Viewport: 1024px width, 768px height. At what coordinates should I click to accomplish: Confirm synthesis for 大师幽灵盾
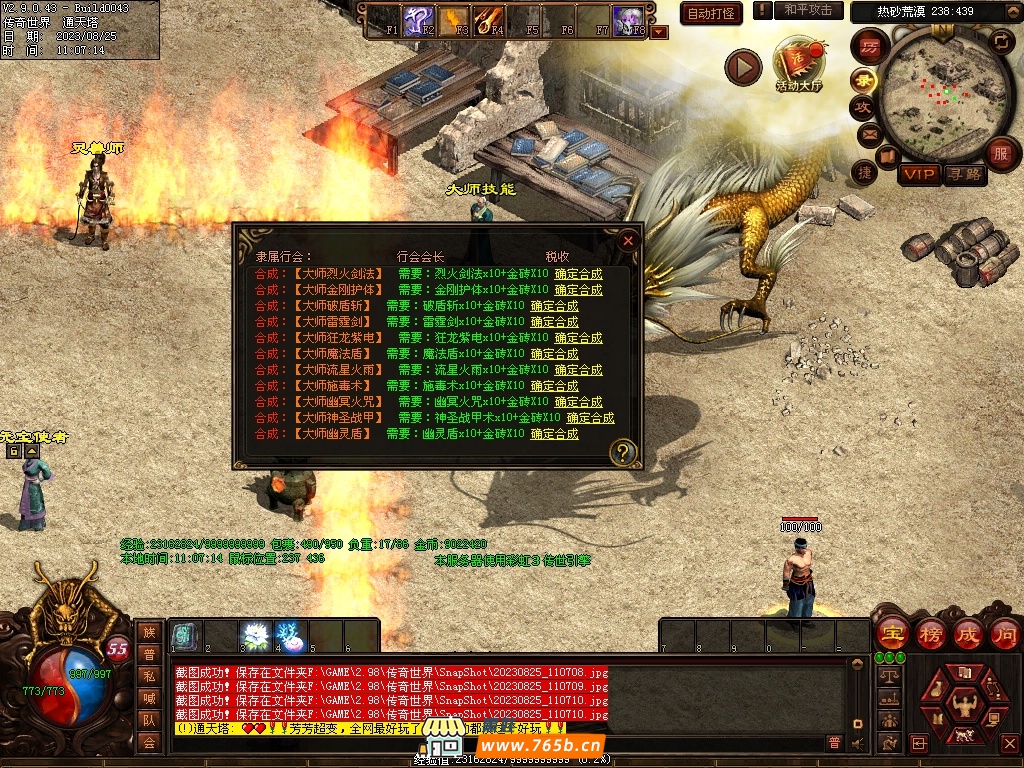pos(554,434)
